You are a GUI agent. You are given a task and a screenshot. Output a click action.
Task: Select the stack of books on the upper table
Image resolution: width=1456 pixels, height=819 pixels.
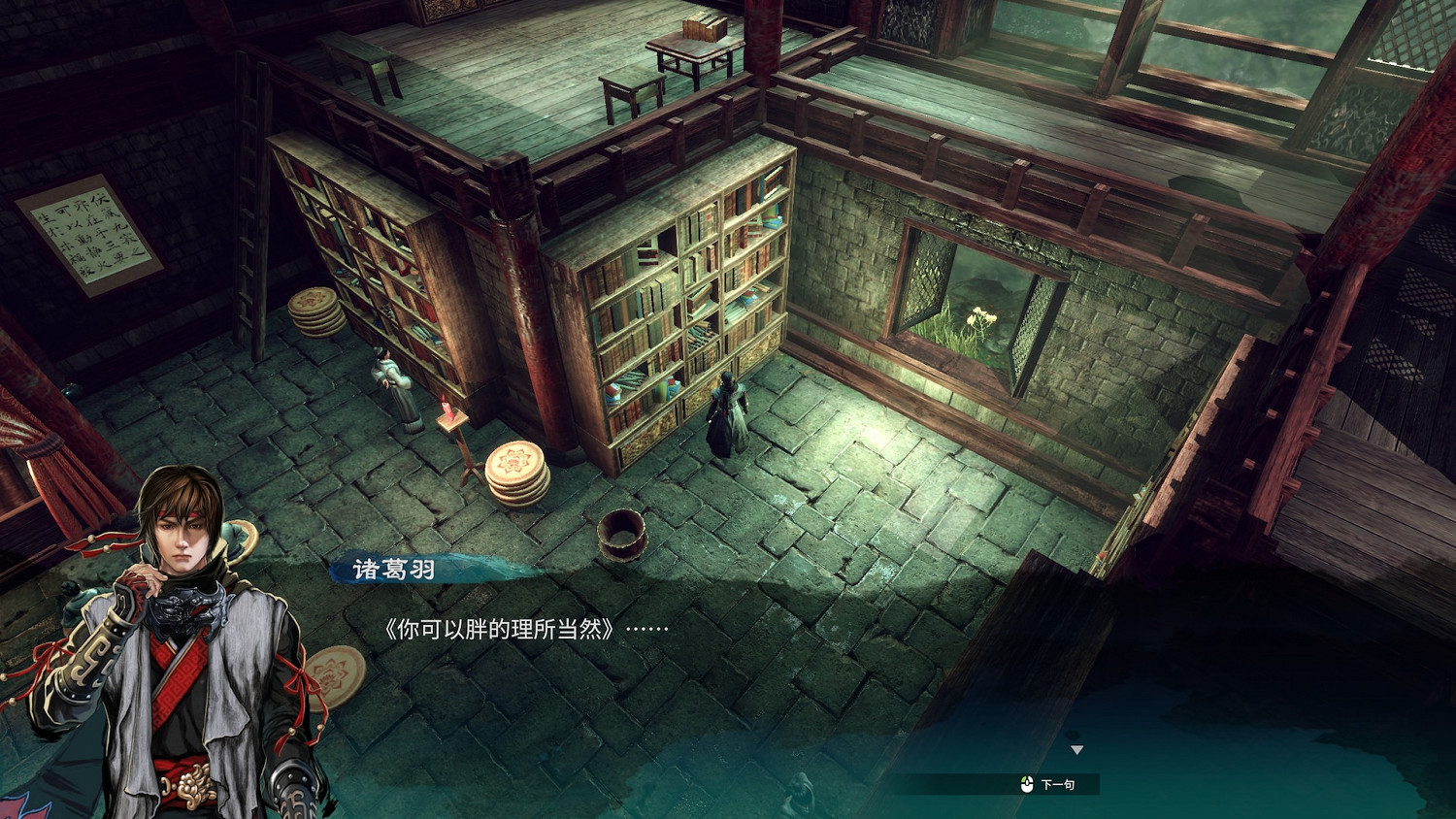(x=704, y=26)
